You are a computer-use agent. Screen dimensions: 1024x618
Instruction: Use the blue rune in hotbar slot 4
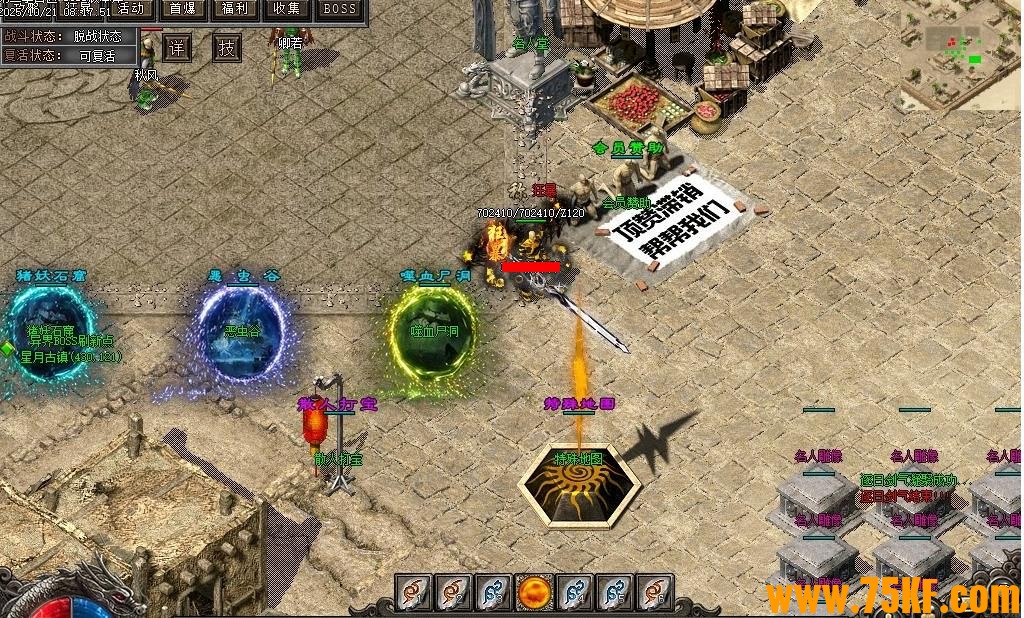point(575,593)
